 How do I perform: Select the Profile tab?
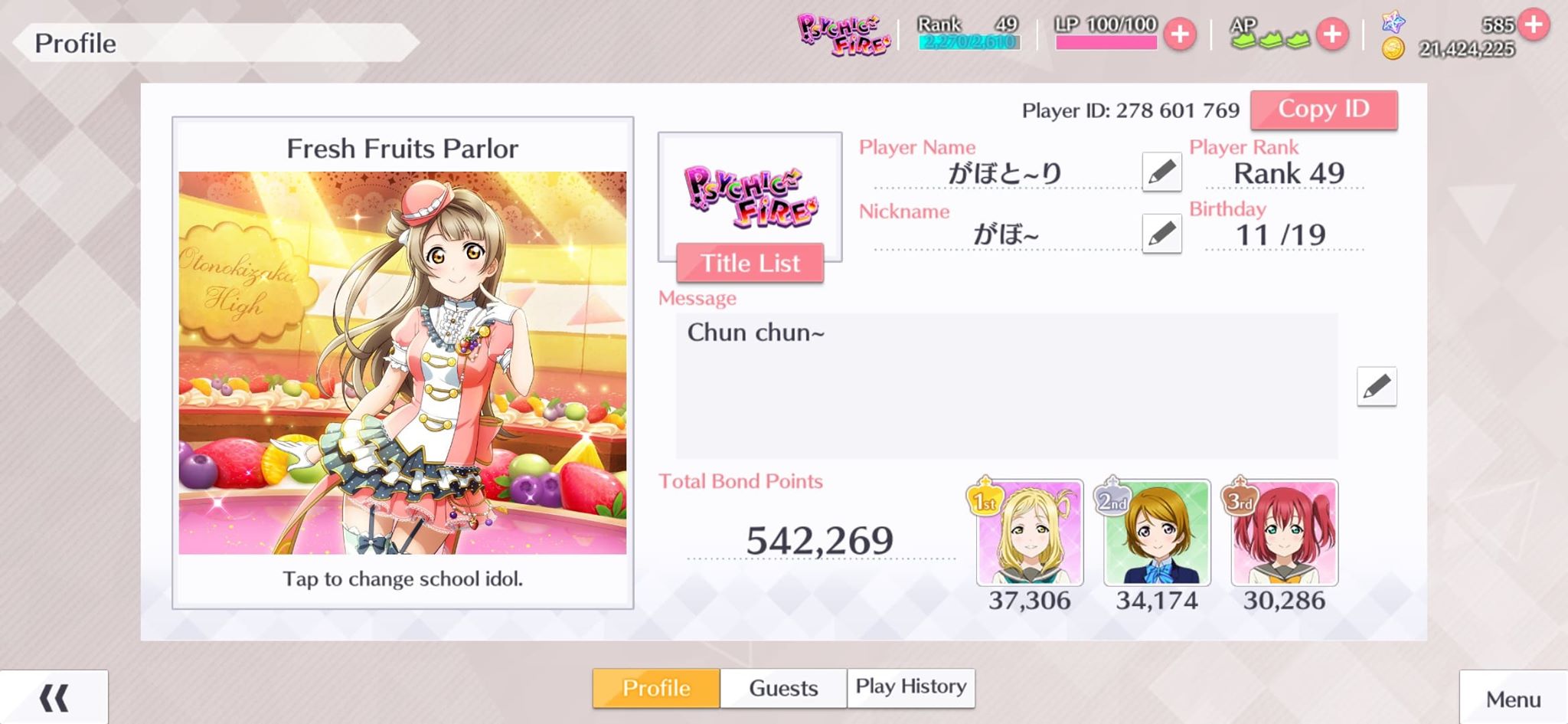[x=656, y=688]
